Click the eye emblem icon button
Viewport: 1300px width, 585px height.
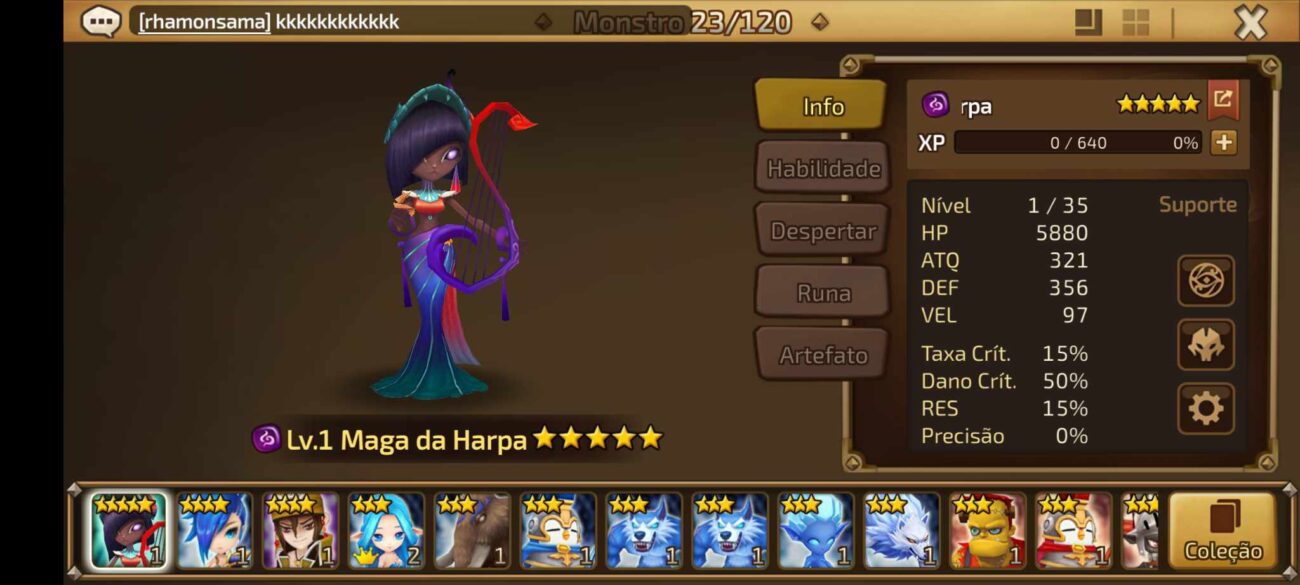click(x=1205, y=281)
